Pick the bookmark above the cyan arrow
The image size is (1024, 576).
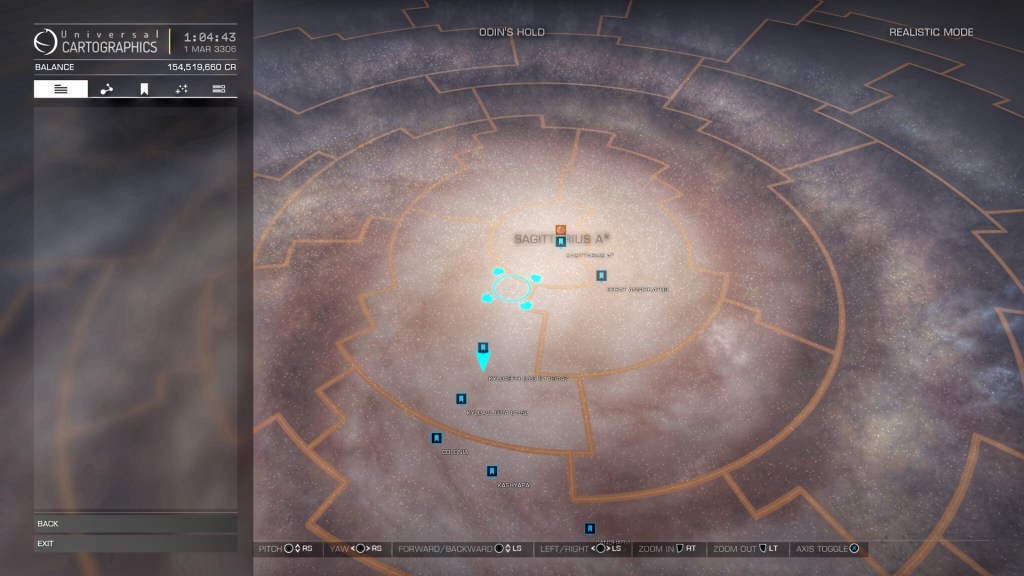(483, 347)
